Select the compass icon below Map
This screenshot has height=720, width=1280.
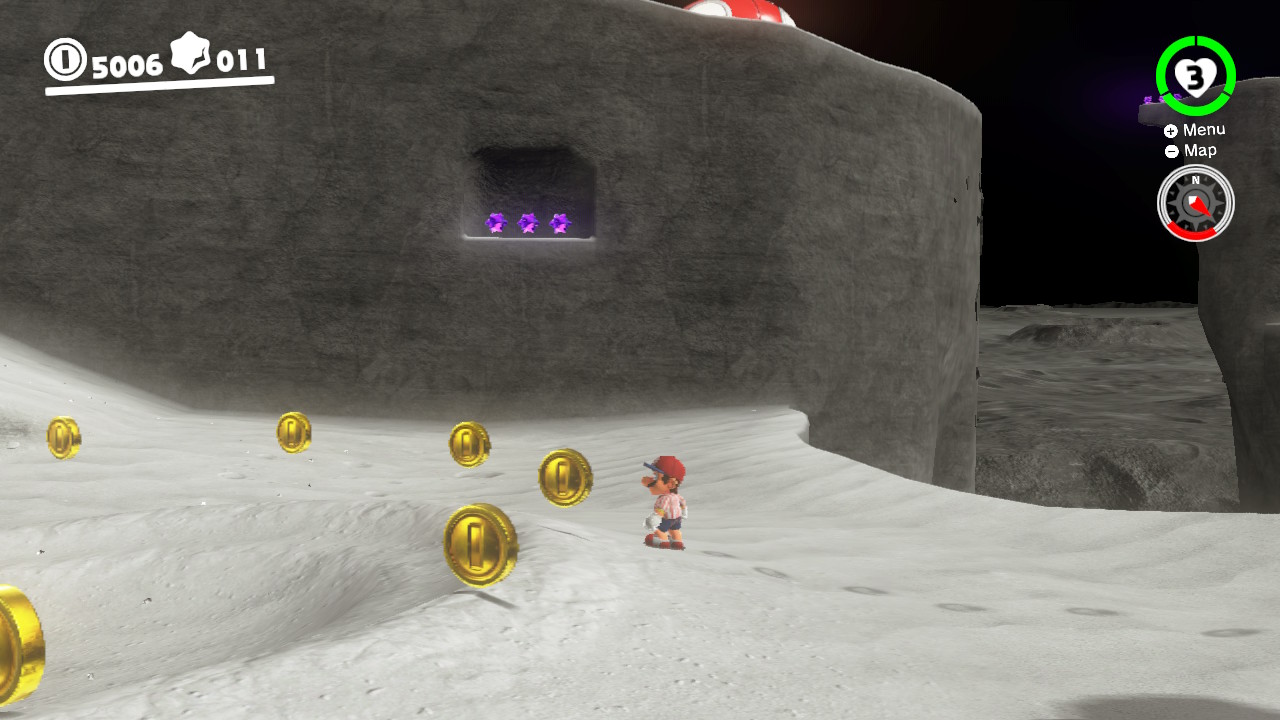pyautogui.click(x=1196, y=202)
